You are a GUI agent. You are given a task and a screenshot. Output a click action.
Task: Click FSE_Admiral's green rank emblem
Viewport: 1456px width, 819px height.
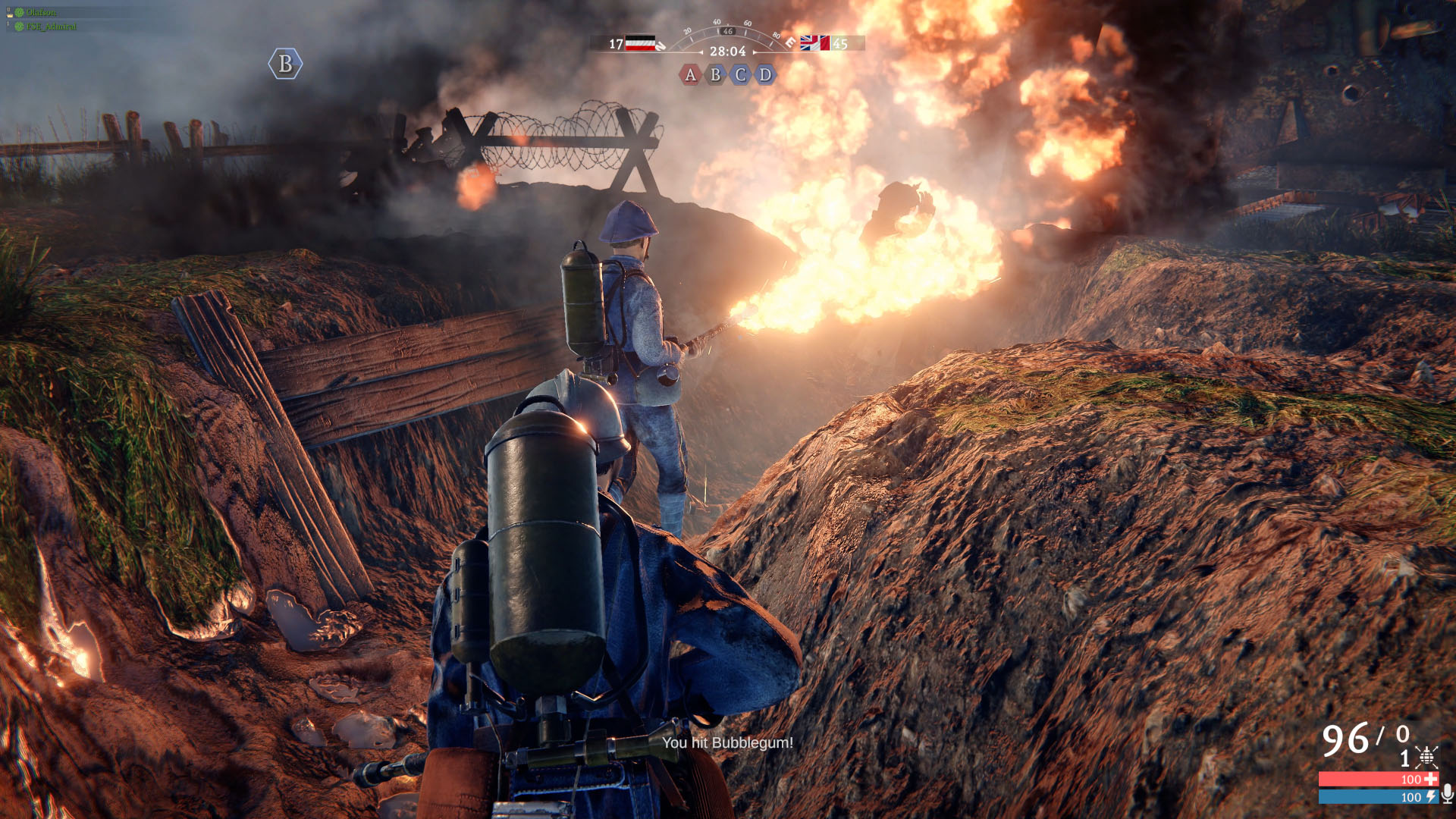tap(19, 26)
